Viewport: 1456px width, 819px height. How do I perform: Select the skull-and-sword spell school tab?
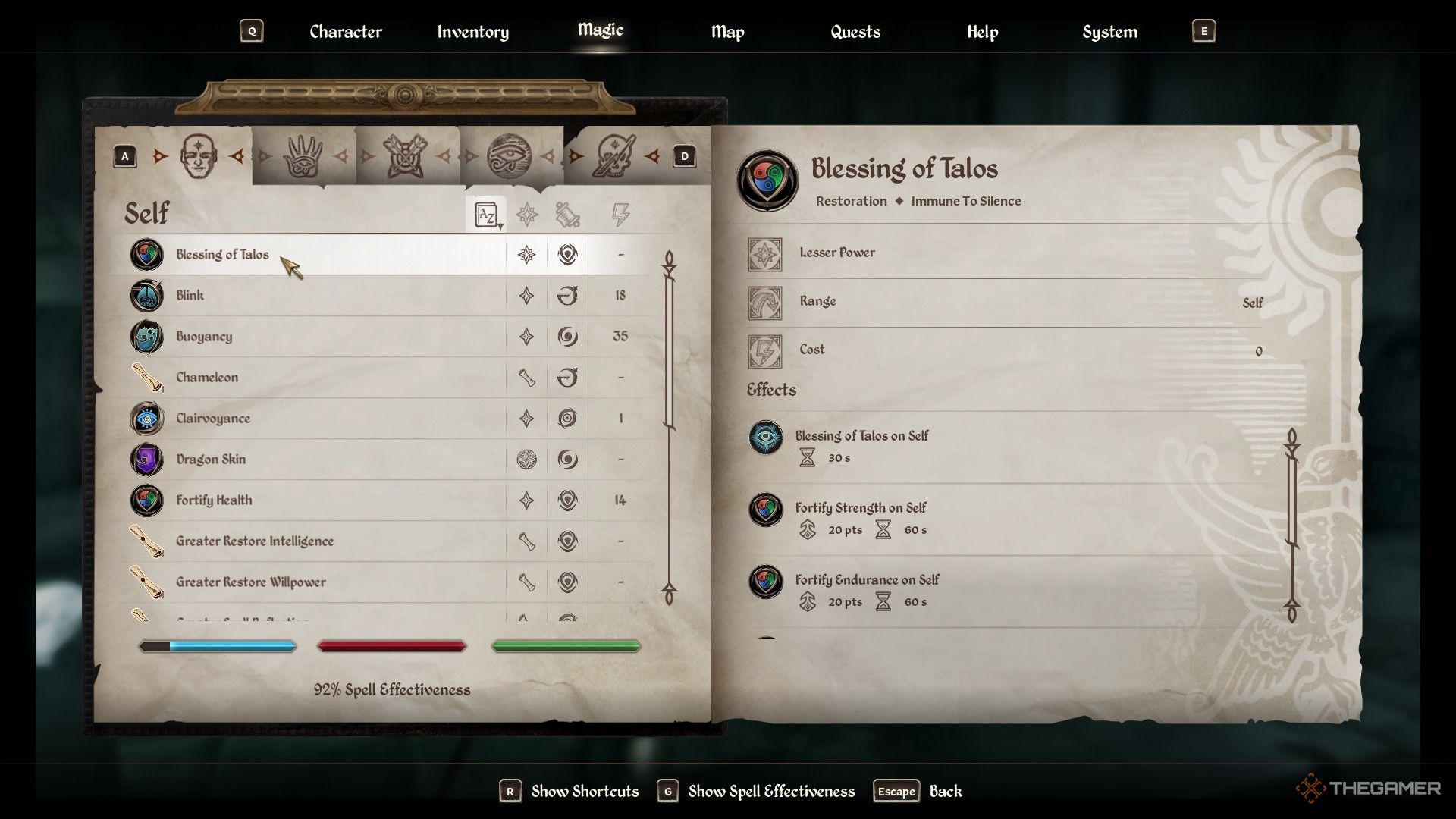tap(616, 154)
